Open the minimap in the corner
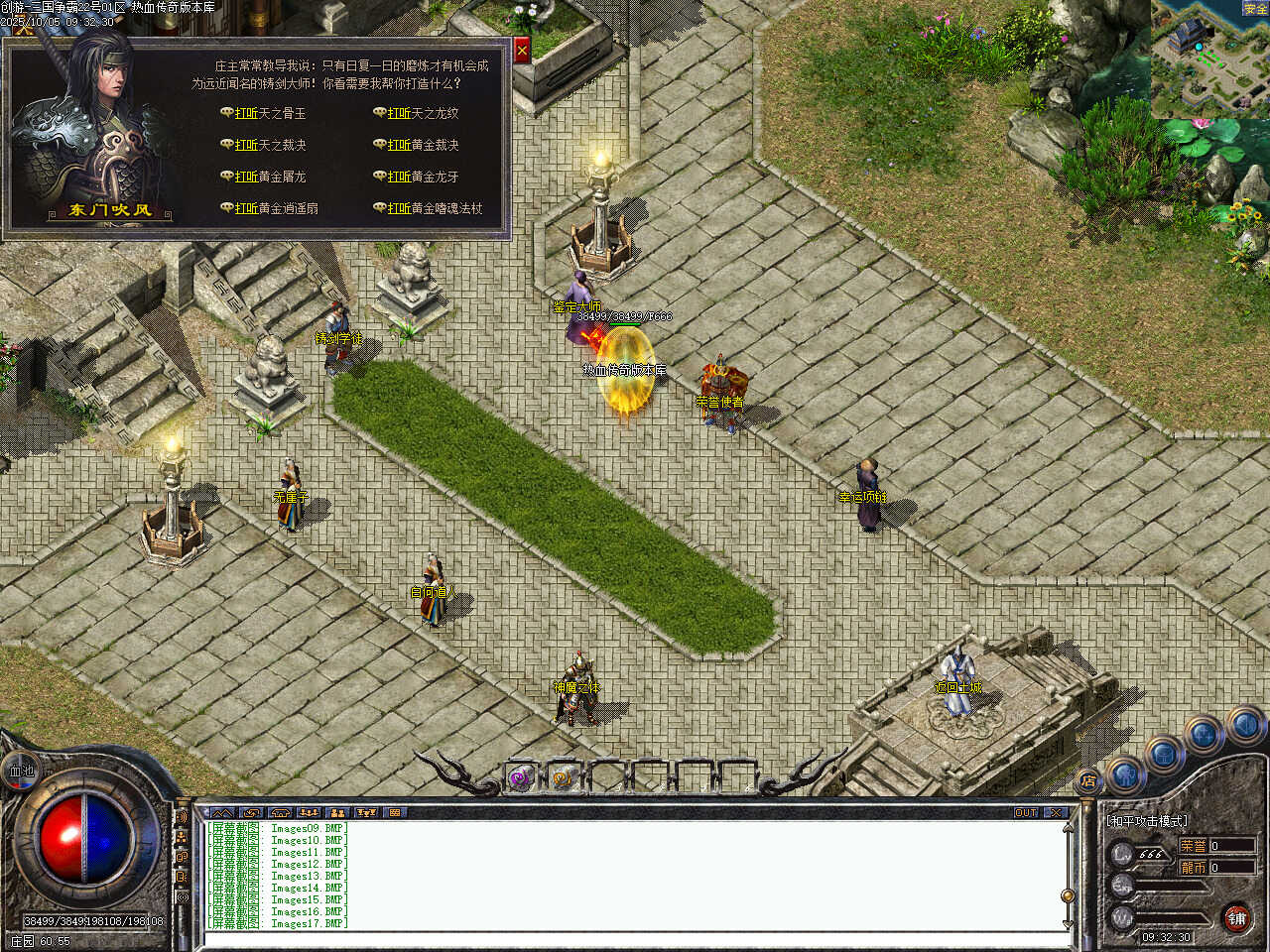 1209,59
